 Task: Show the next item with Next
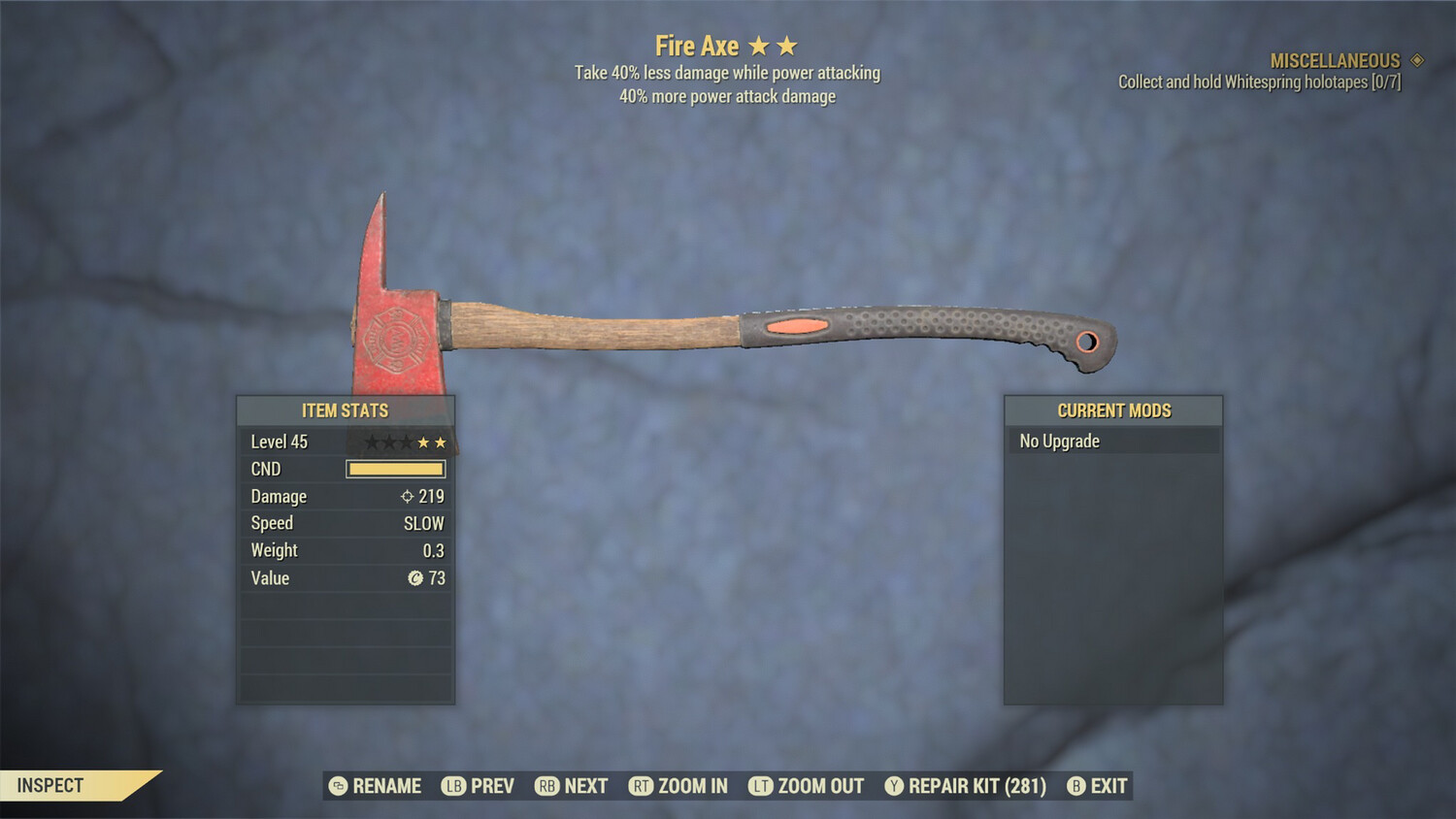point(572,786)
